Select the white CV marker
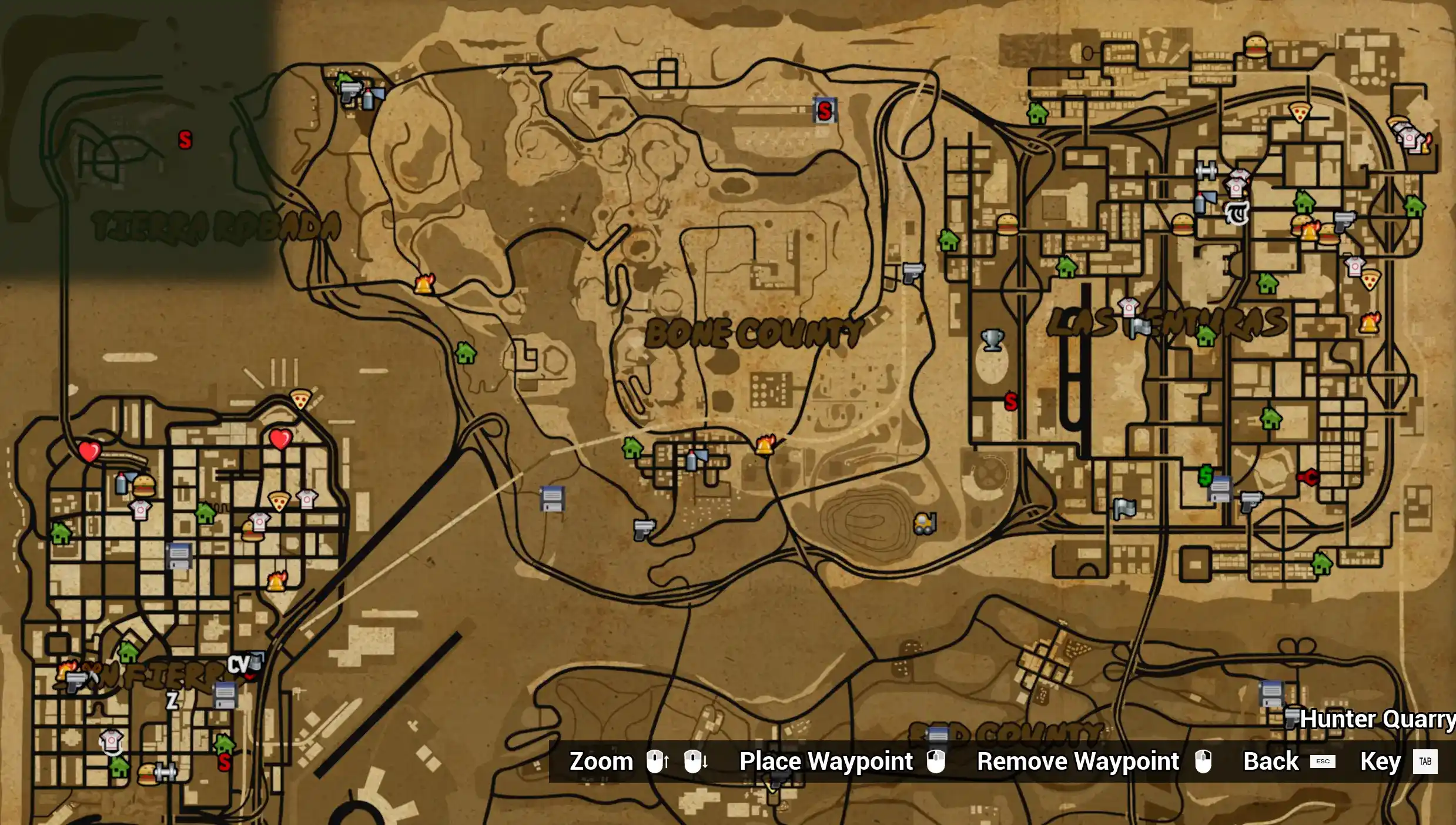This screenshot has width=1456, height=825. [x=238, y=665]
